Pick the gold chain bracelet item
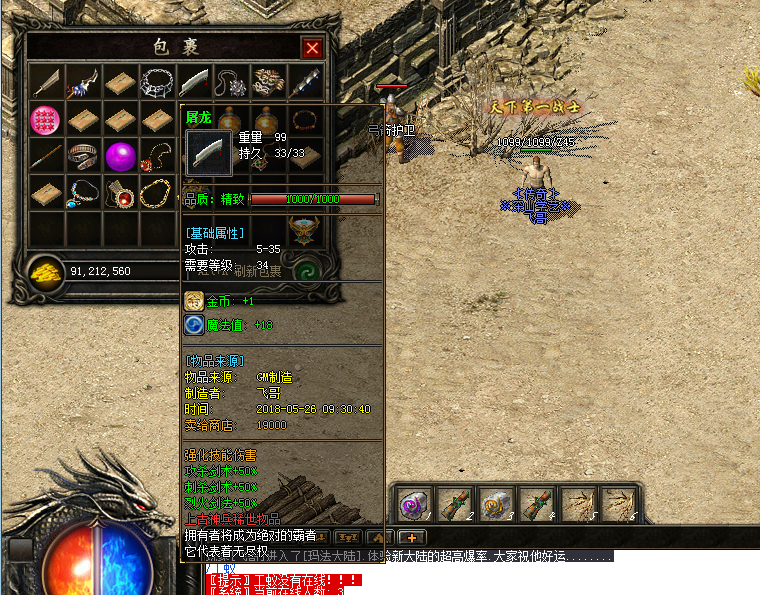The height and width of the screenshot is (595, 760). tap(156, 193)
